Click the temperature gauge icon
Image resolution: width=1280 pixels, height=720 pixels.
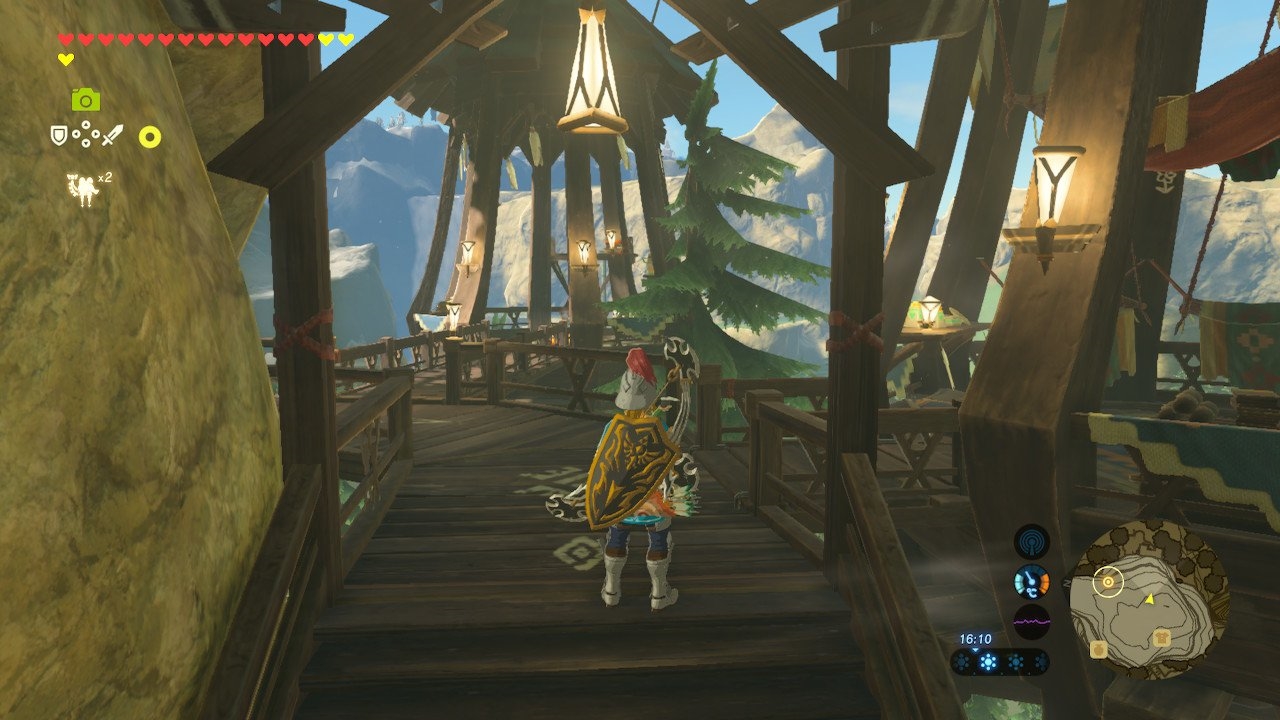(x=1031, y=581)
